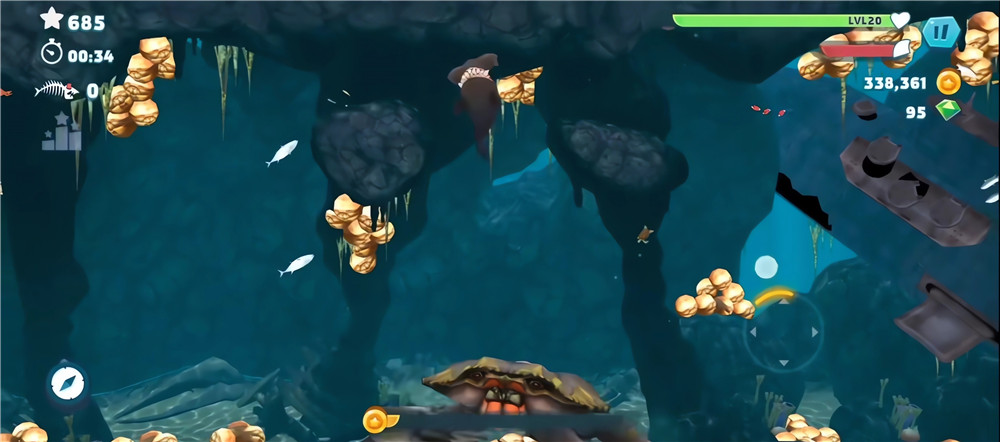This screenshot has width=1000, height=442.
Task: Pause the game with the hexagon button
Action: click(940, 32)
